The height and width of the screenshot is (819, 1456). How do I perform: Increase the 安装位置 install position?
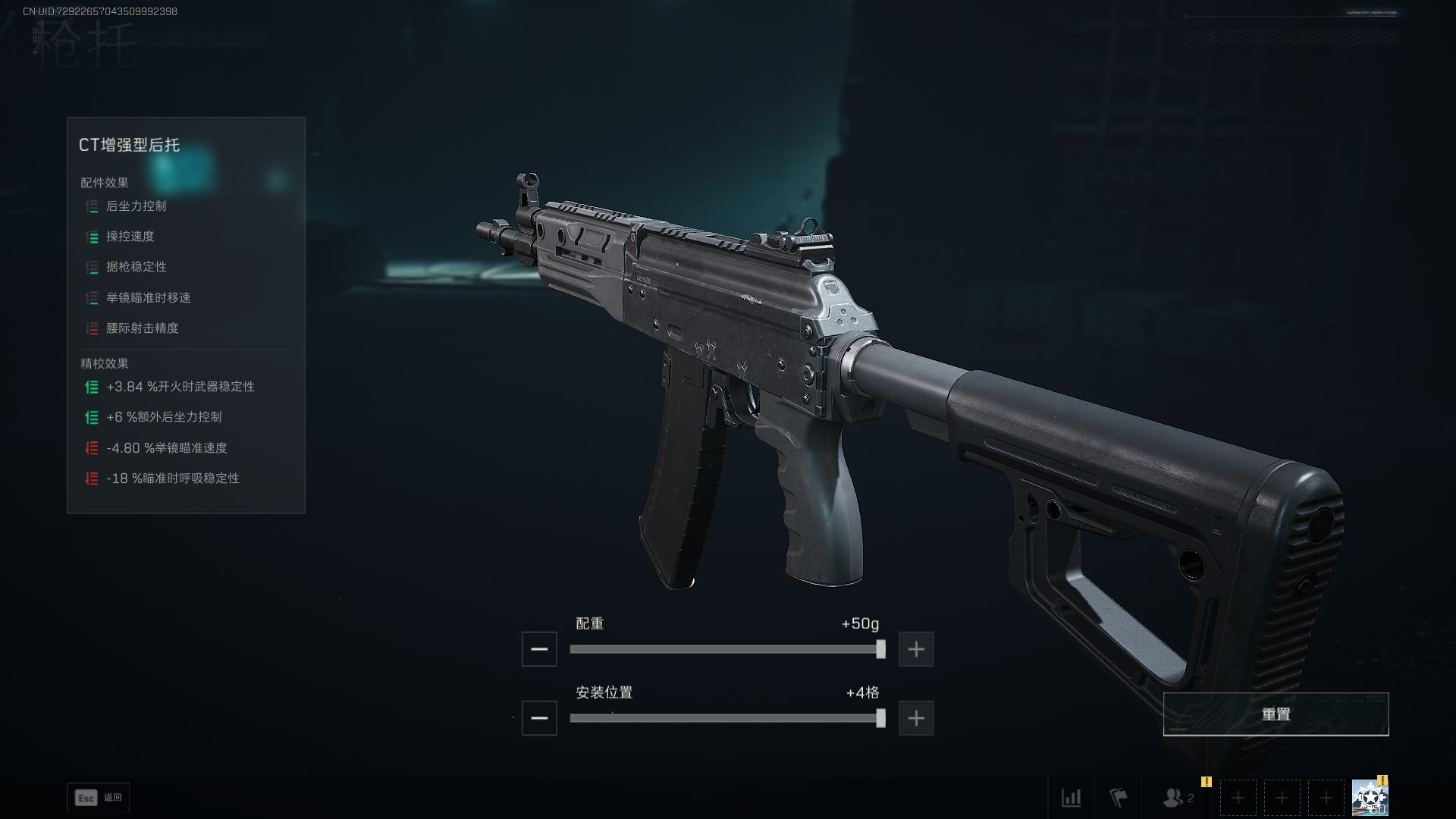(916, 718)
